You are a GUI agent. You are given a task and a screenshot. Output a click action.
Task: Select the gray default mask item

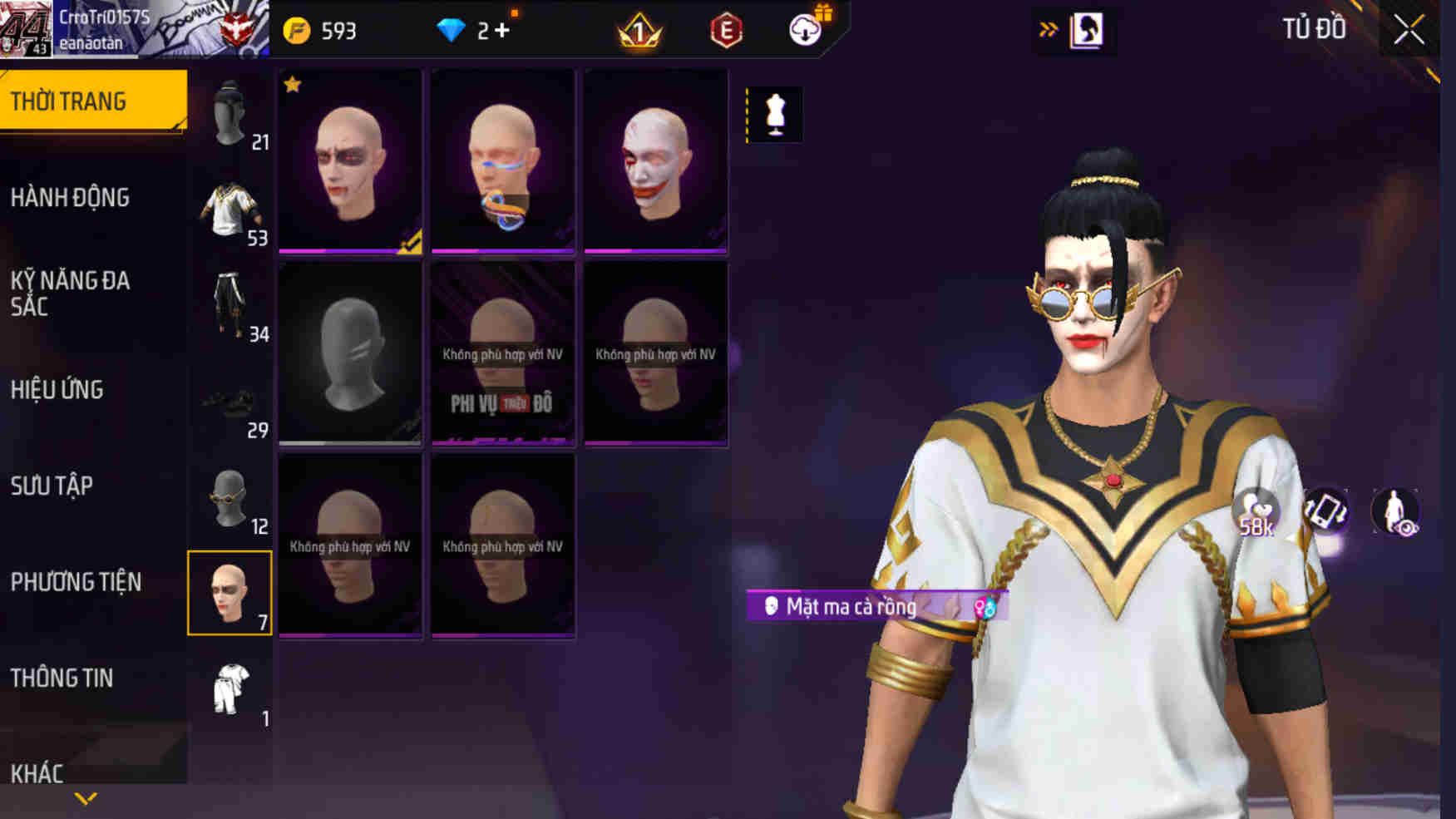(x=350, y=353)
